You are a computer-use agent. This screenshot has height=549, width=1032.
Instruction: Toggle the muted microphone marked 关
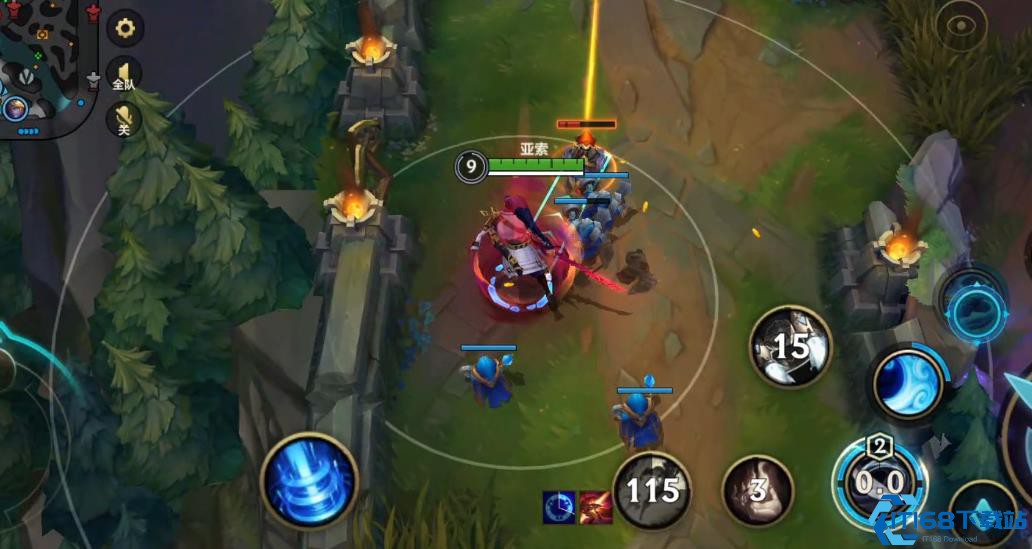[124, 118]
